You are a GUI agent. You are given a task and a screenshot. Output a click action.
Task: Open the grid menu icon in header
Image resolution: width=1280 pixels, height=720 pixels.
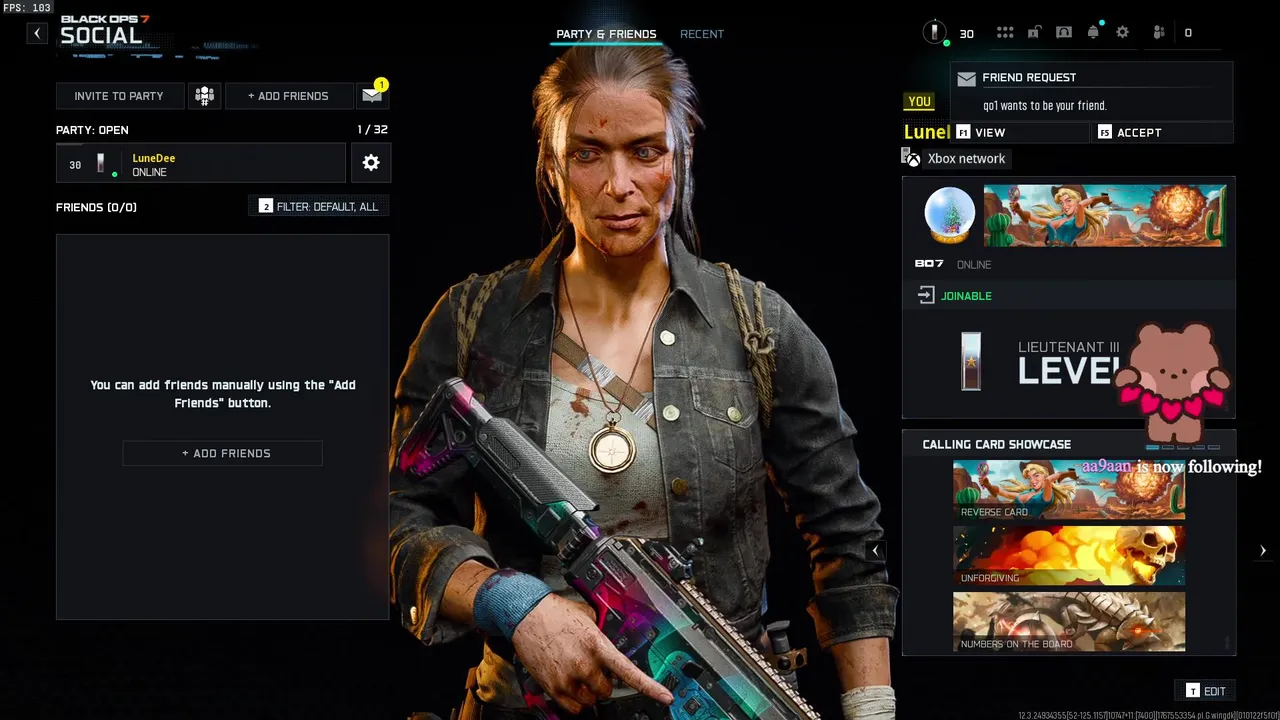(1005, 33)
